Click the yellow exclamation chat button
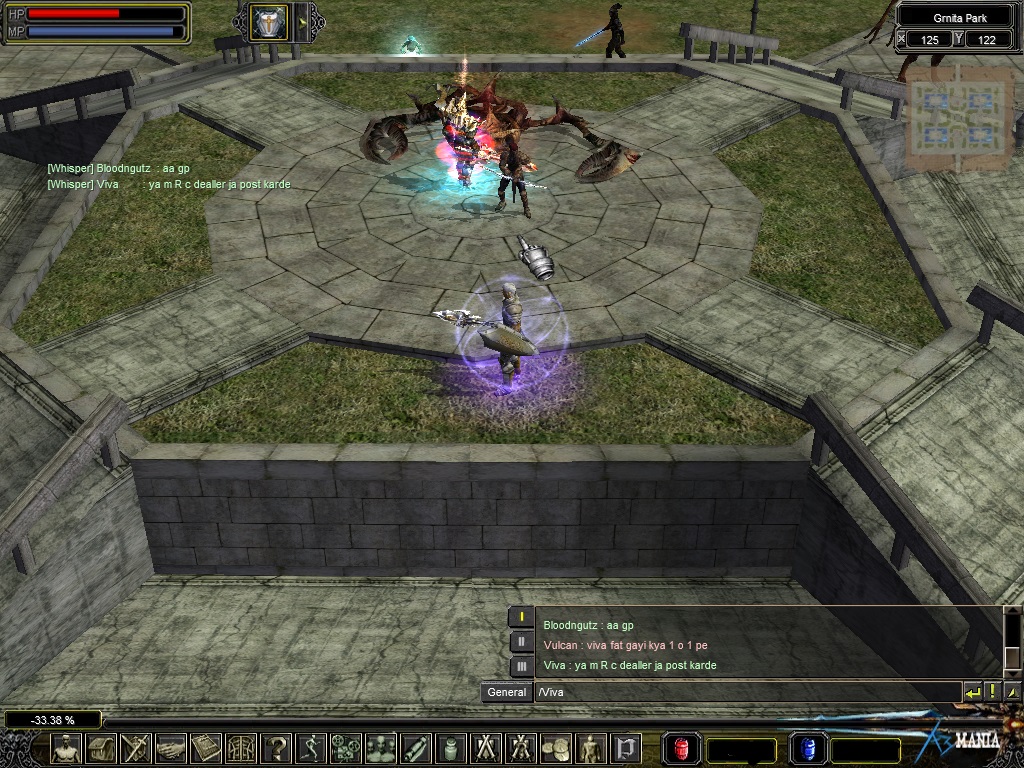The width and height of the screenshot is (1024, 768). click(992, 692)
